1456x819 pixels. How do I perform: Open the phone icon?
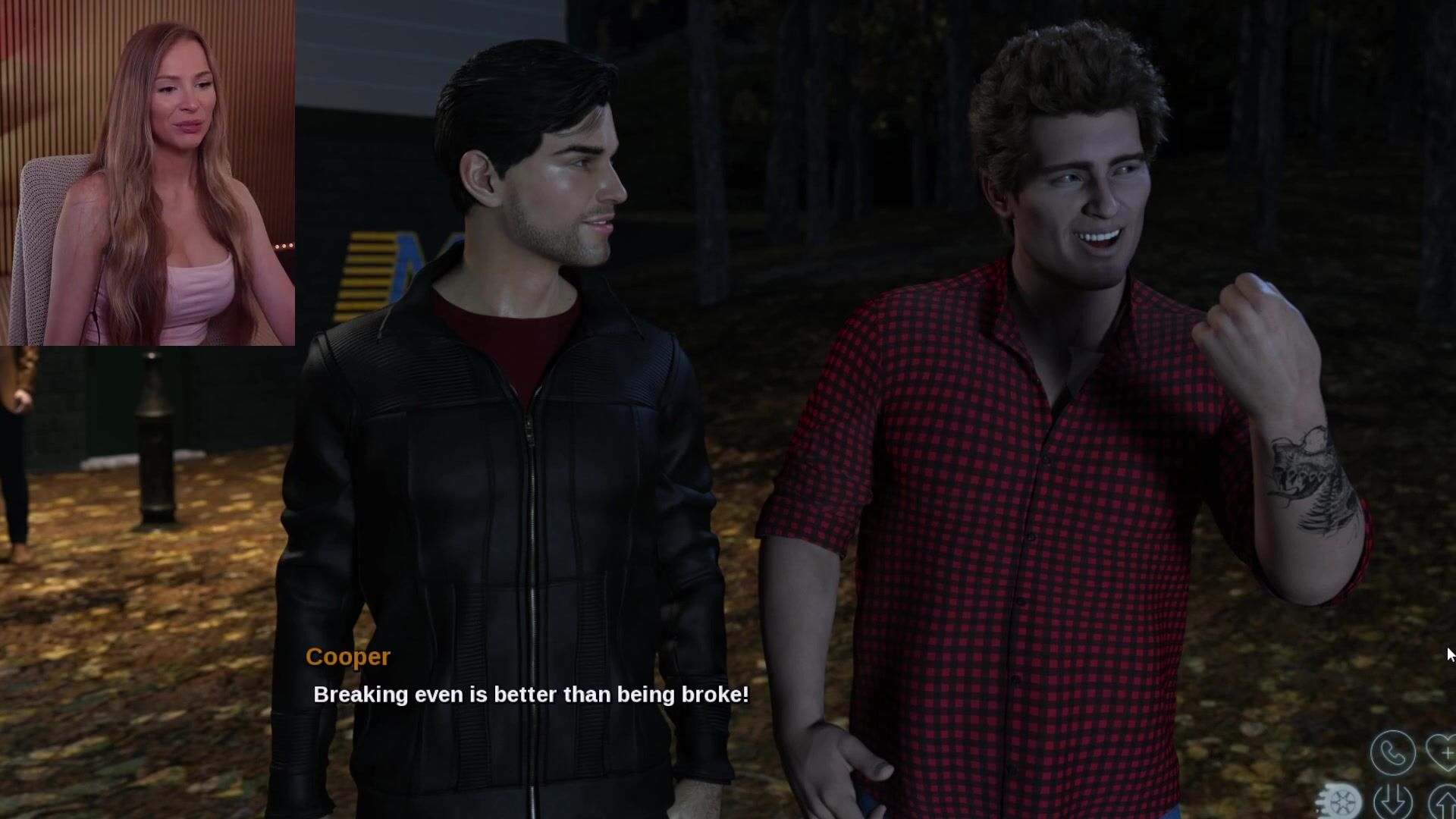click(1392, 752)
